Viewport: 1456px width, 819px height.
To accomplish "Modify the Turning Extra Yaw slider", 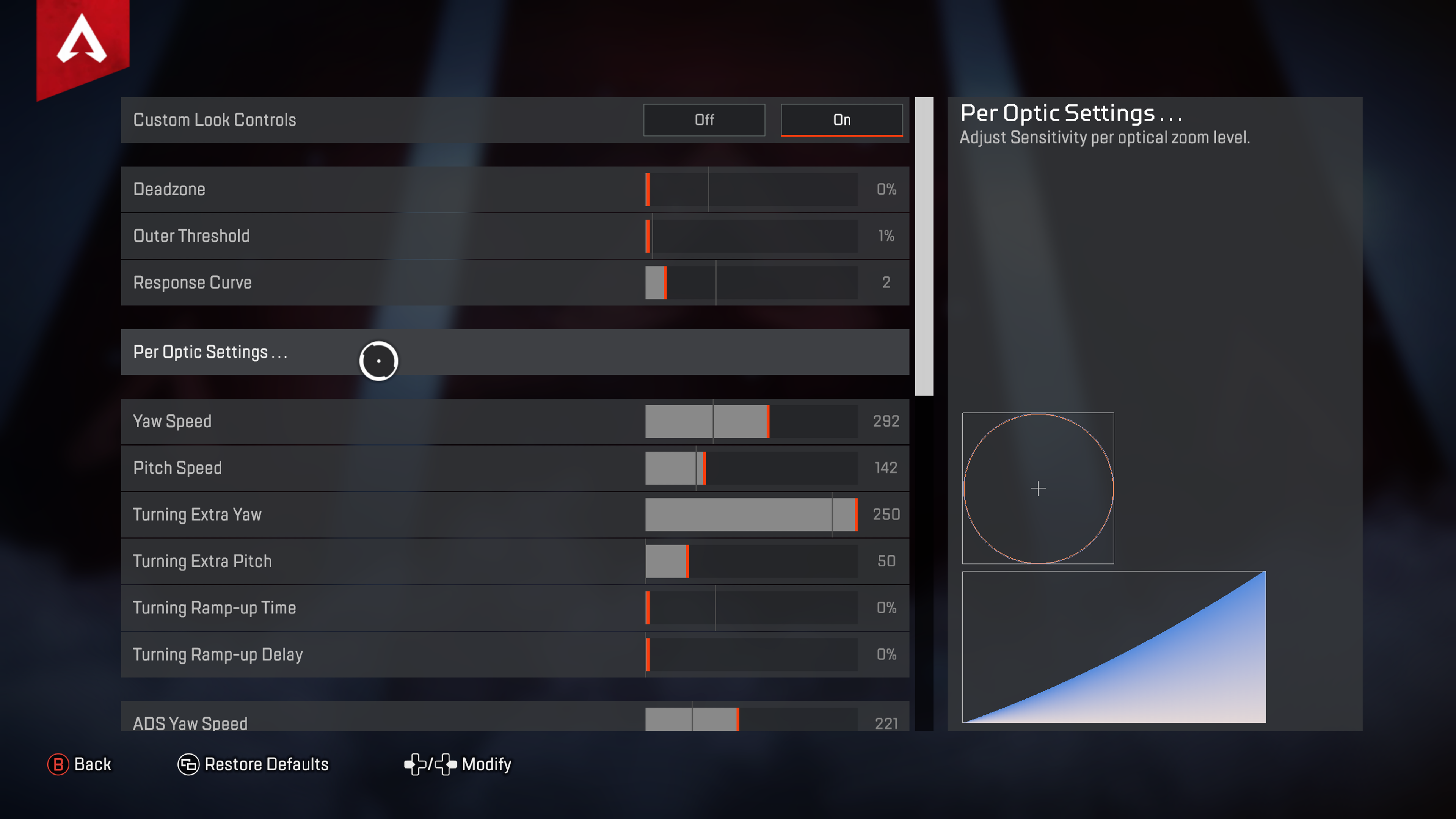I will (x=751, y=515).
